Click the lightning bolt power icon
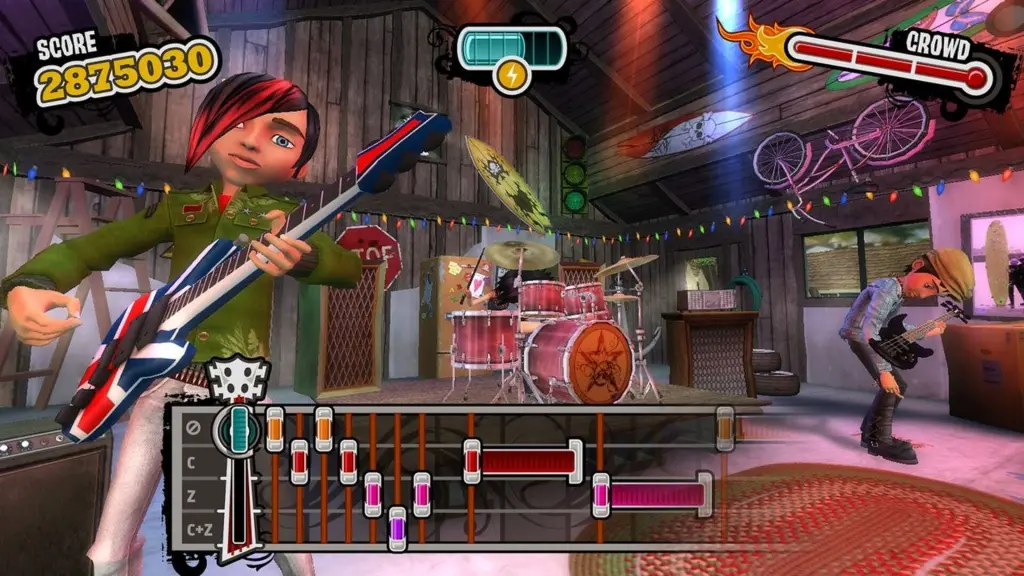The height and width of the screenshot is (576, 1024). pyautogui.click(x=511, y=75)
